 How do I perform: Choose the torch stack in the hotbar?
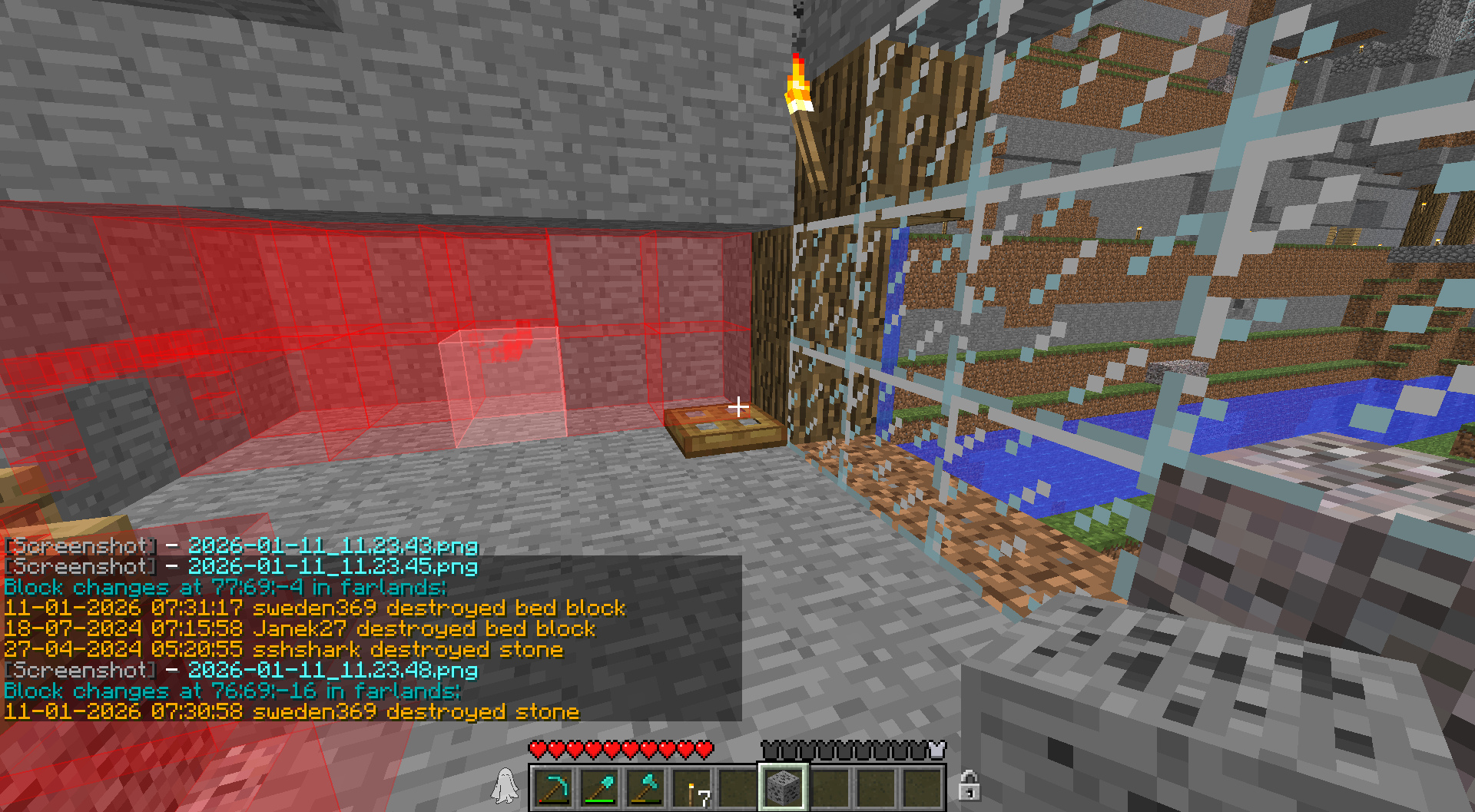691,788
